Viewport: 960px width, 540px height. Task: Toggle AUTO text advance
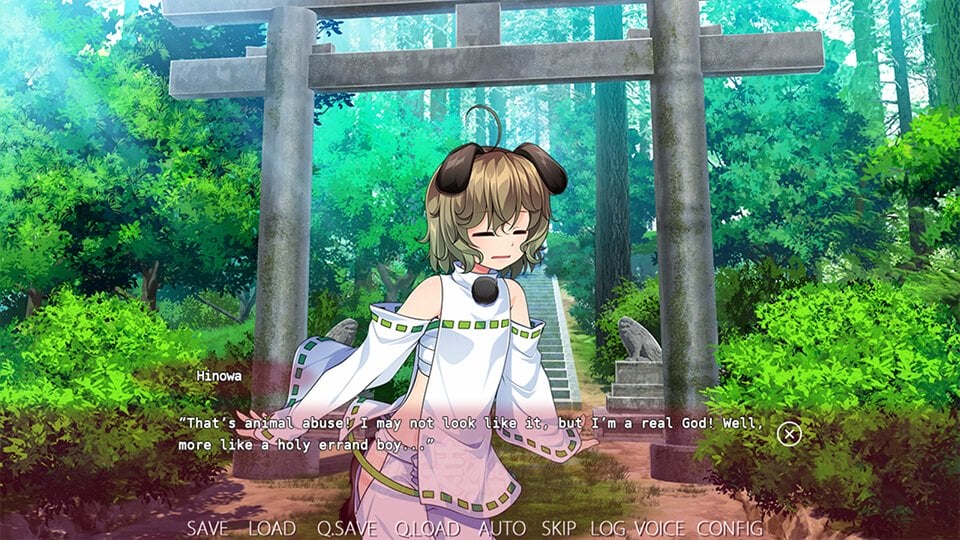(x=502, y=528)
